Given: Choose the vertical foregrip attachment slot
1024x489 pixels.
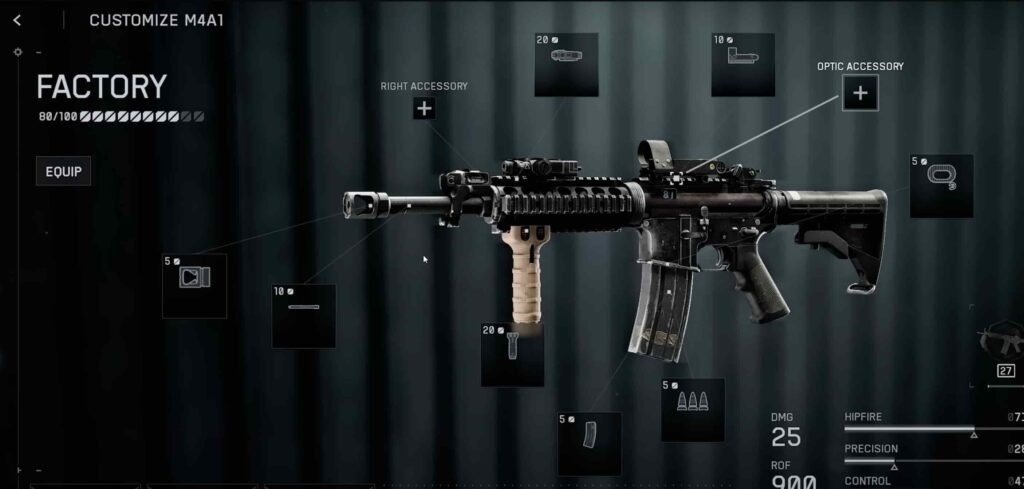Looking at the screenshot, I should (x=512, y=355).
